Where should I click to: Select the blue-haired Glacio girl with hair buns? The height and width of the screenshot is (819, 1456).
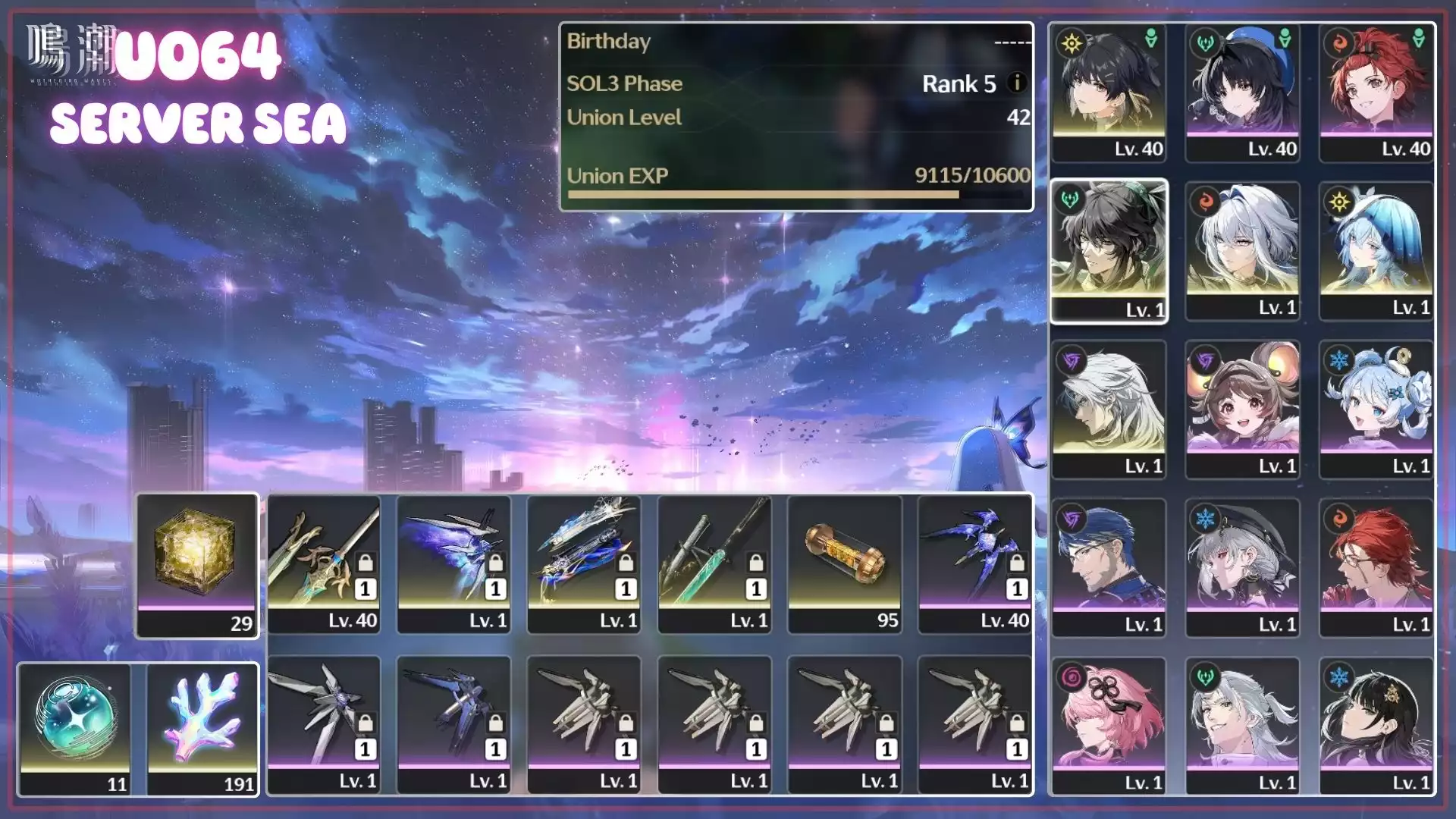coord(1376,409)
